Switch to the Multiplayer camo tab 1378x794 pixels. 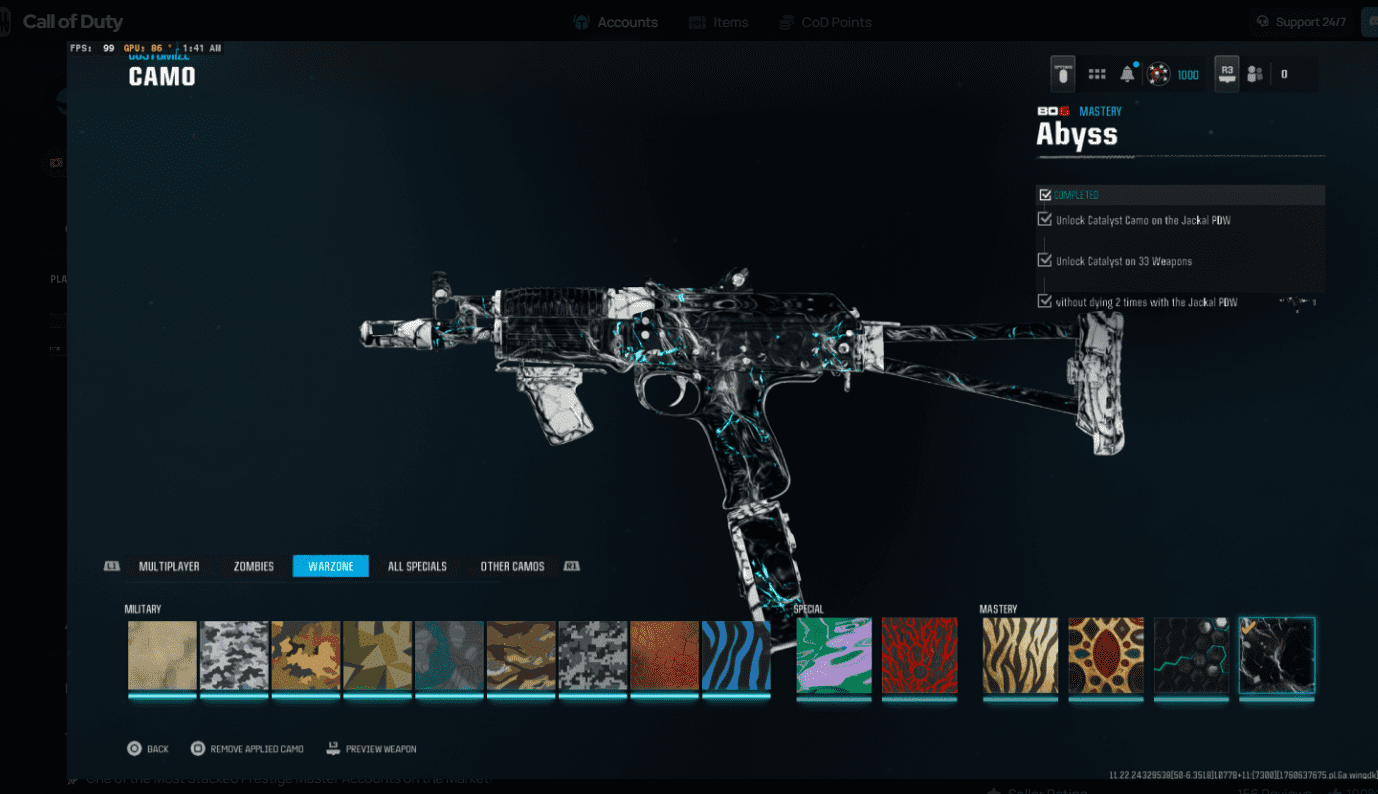pos(169,566)
